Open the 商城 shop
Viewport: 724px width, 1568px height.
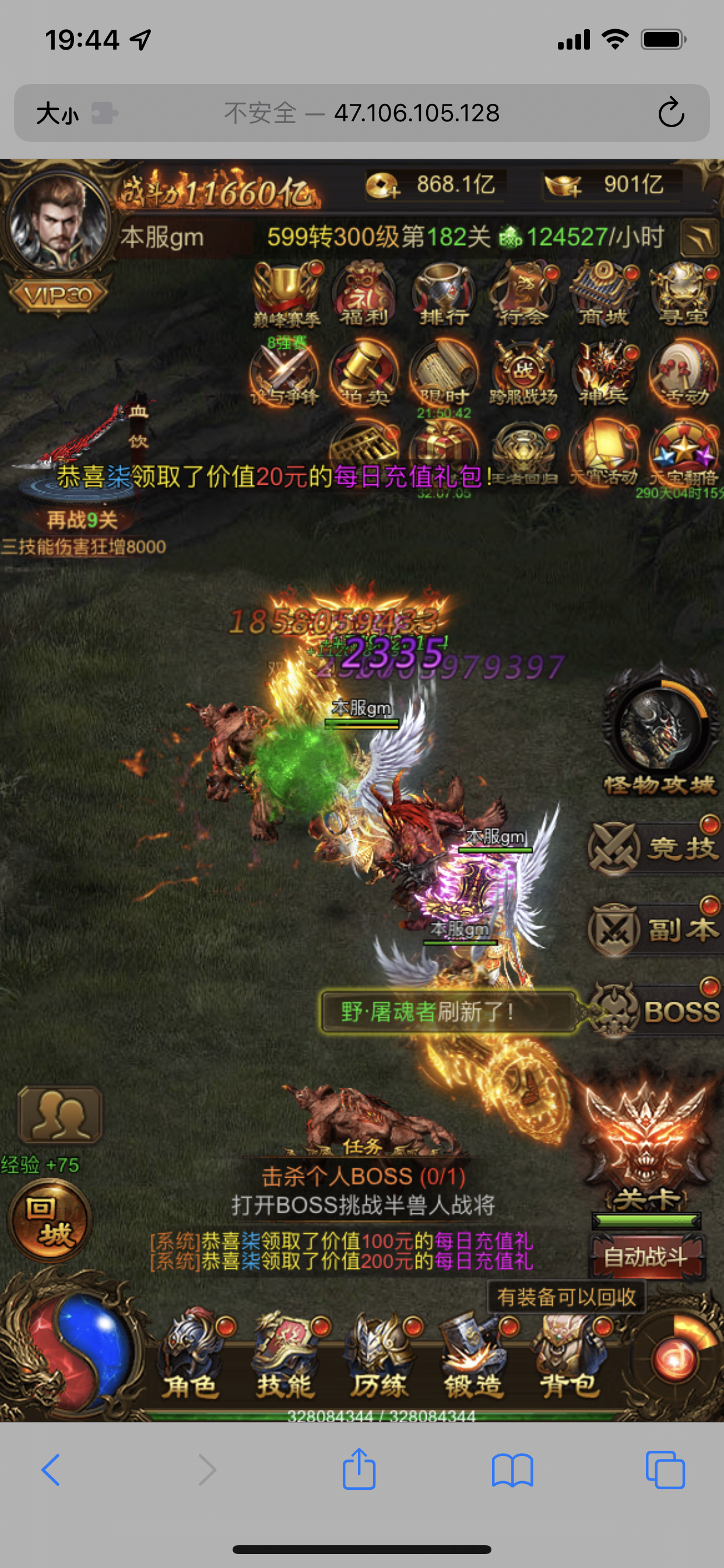pos(602,294)
